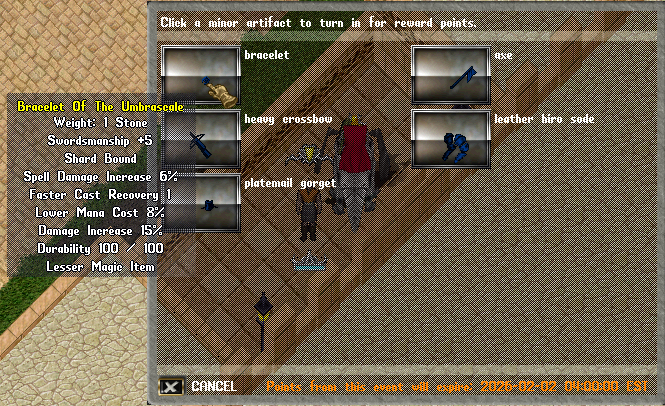Select the leather hiro sode artifact

[451, 139]
